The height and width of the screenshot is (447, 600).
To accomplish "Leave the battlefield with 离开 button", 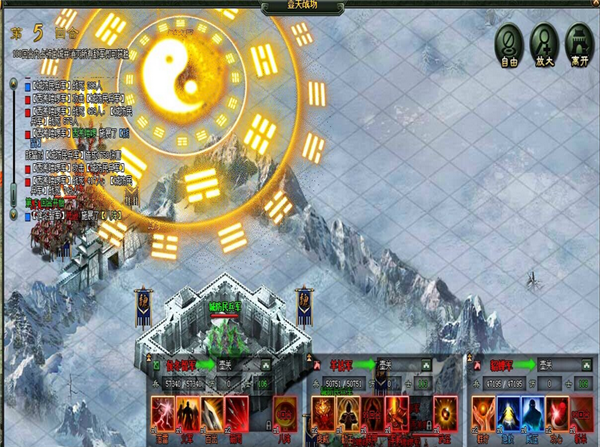I will tap(578, 43).
